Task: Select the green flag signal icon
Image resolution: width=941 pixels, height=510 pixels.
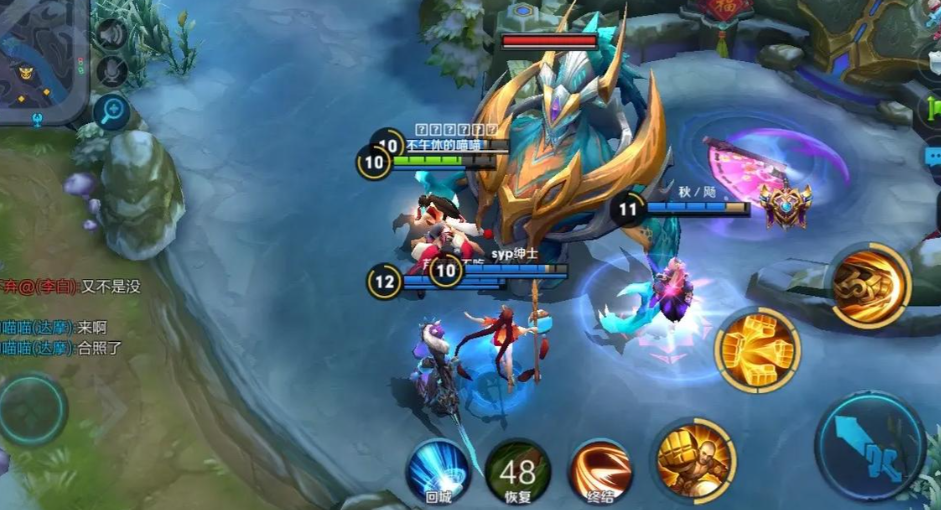Action: tap(934, 105)
